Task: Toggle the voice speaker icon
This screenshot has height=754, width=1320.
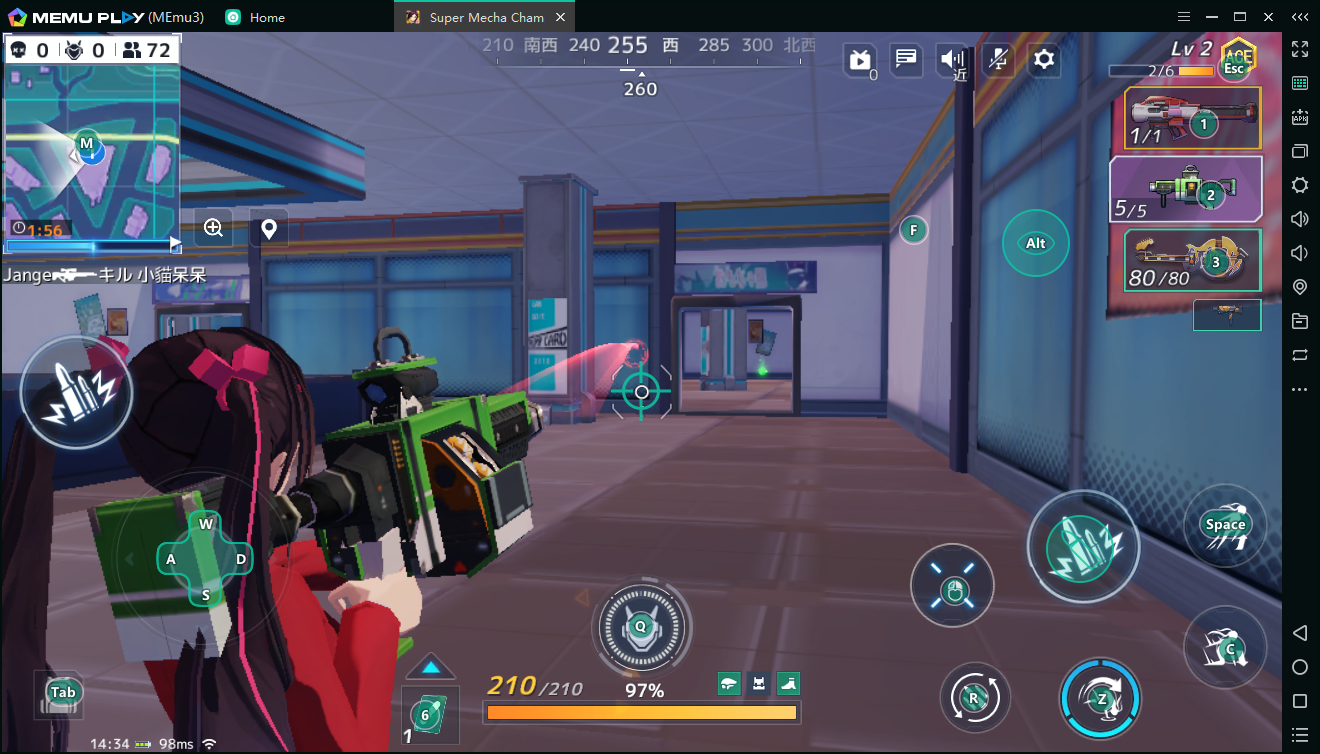Action: tap(951, 60)
